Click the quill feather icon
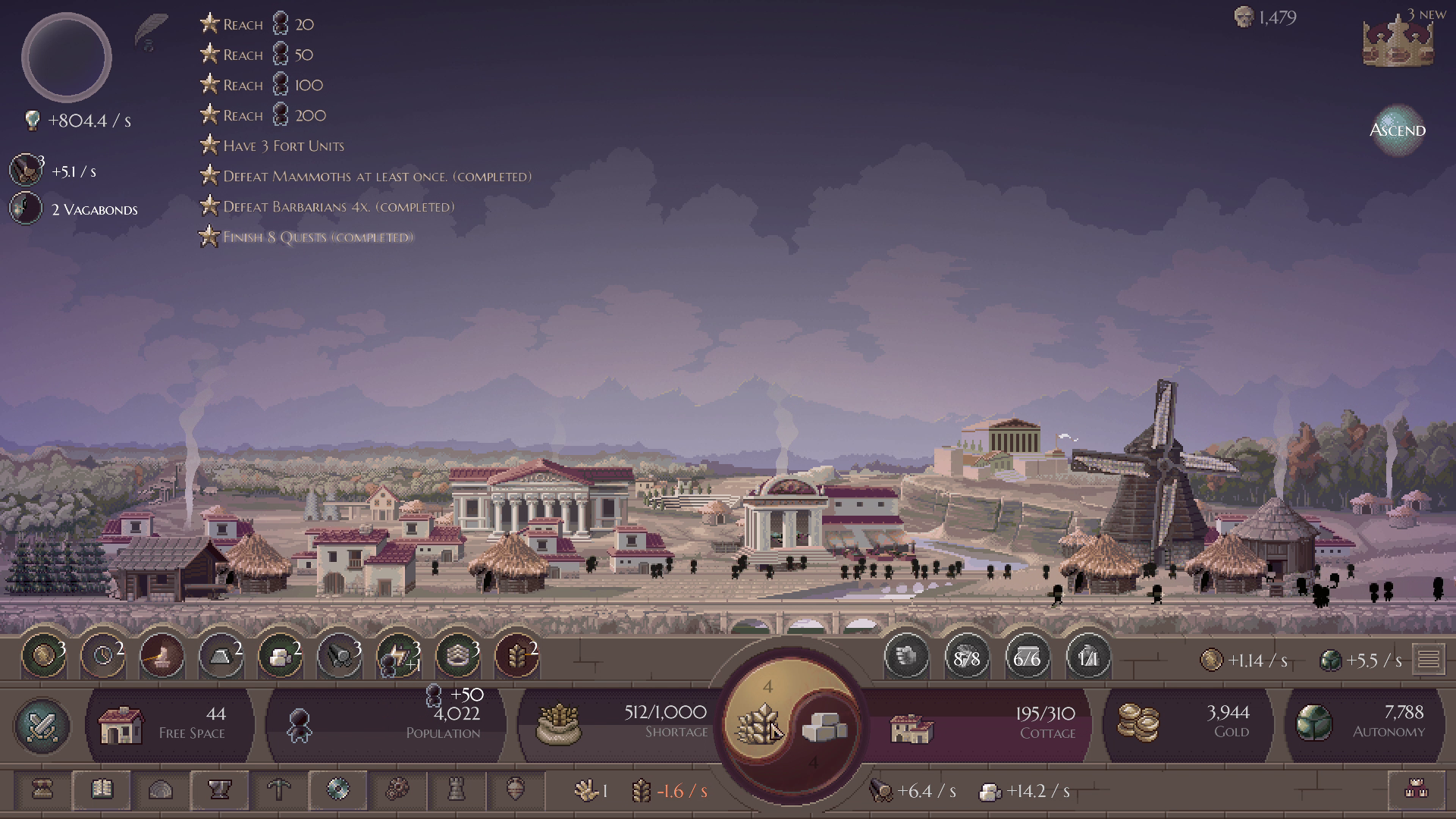Image resolution: width=1456 pixels, height=819 pixels. pos(151,32)
